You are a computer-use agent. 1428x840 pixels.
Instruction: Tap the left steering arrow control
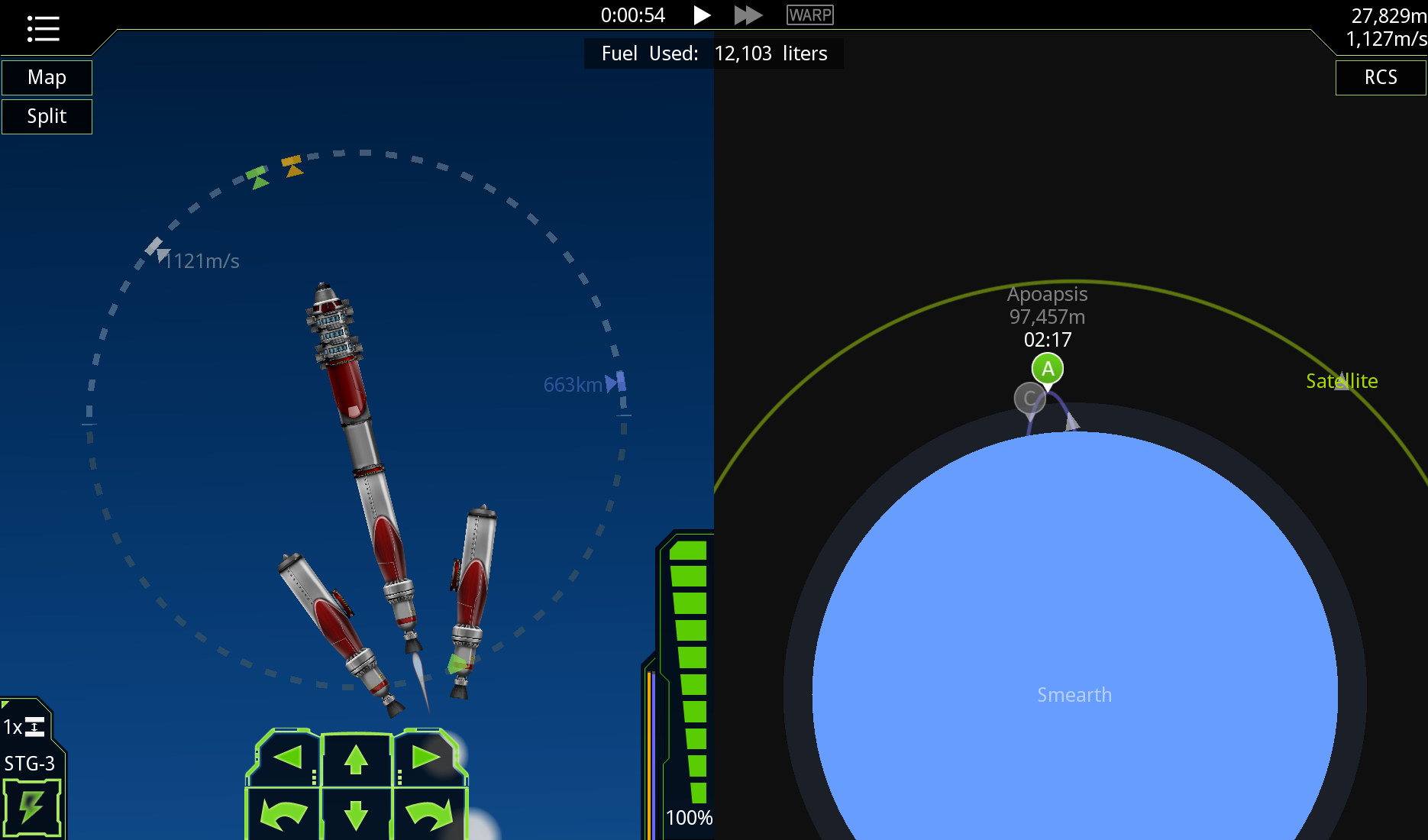(x=286, y=758)
